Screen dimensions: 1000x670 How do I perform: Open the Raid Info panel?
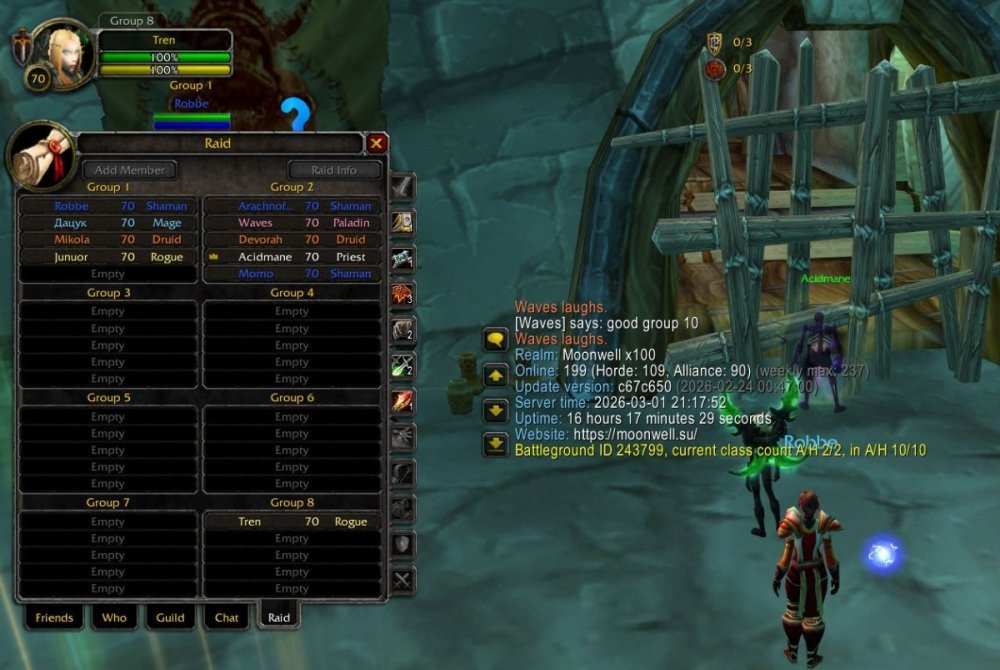coord(333,170)
